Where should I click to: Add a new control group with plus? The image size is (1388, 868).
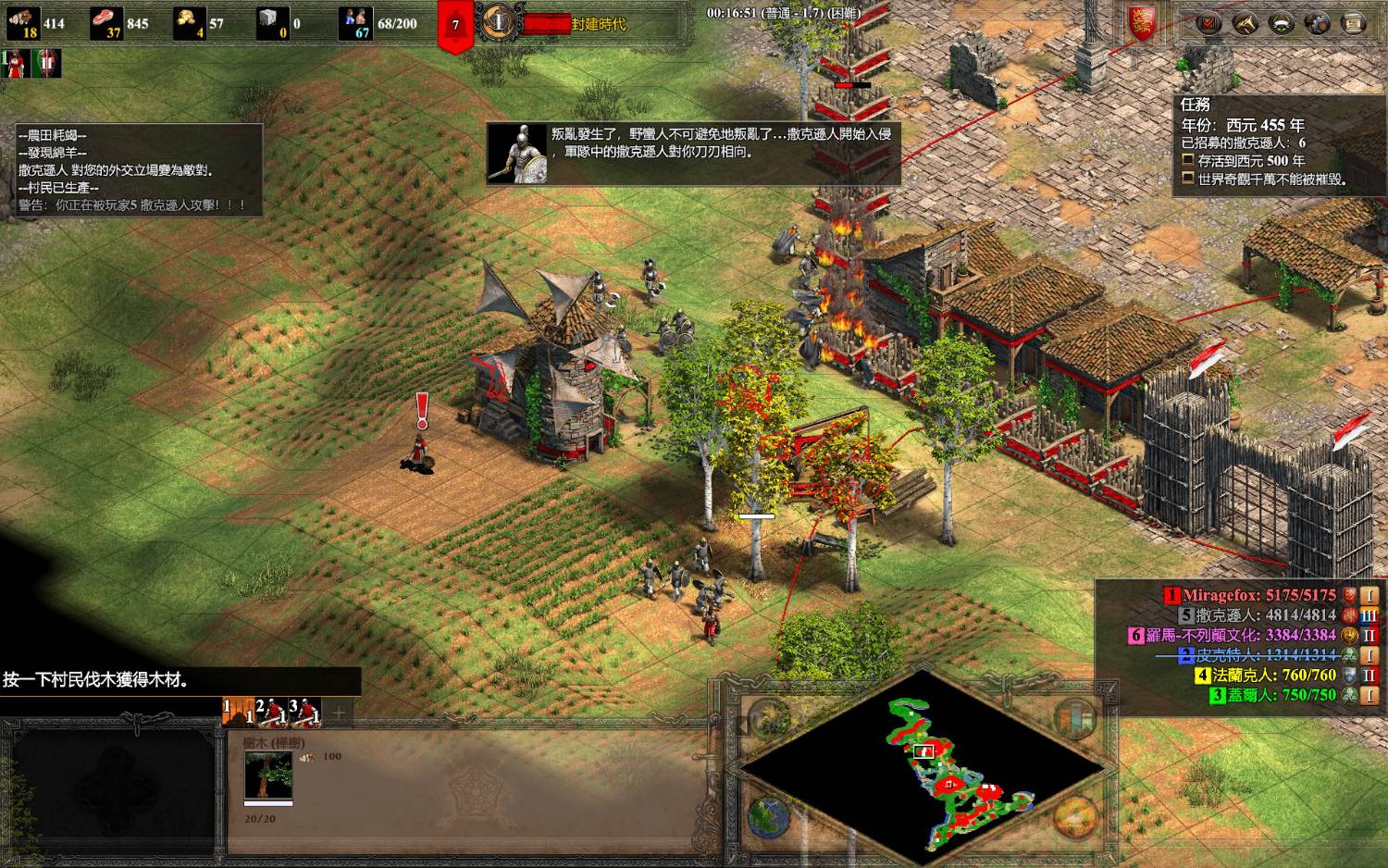pyautogui.click(x=339, y=713)
